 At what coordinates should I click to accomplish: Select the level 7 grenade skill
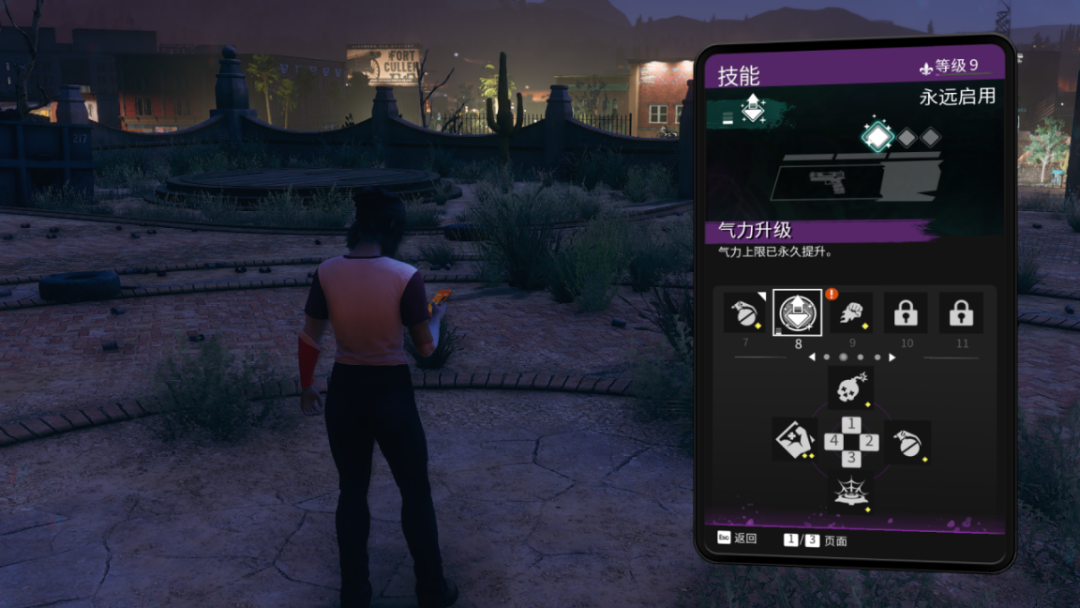tap(742, 313)
